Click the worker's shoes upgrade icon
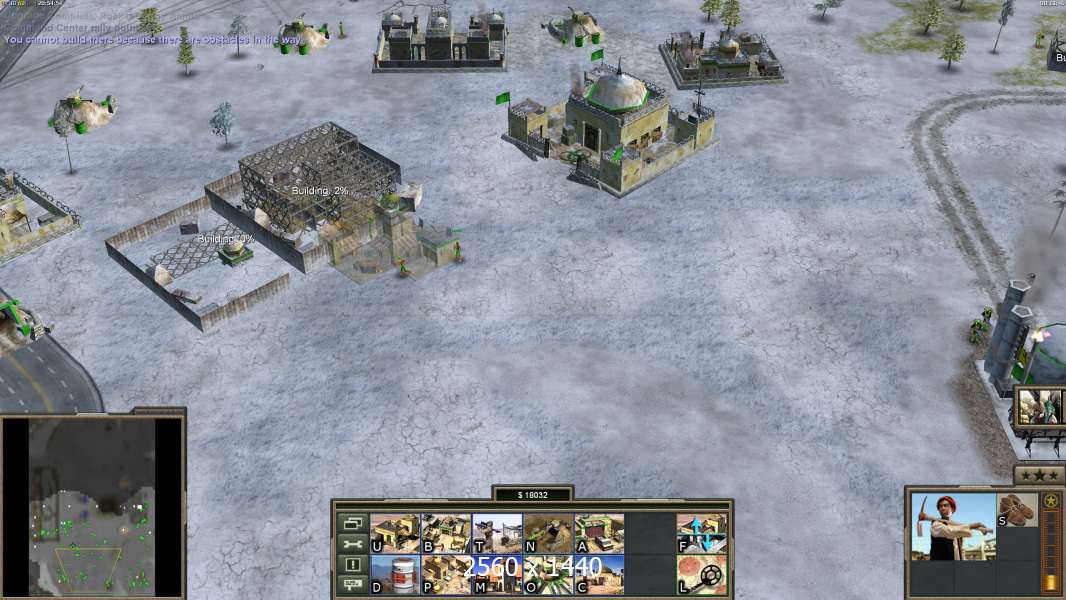This screenshot has height=600, width=1066. pos(1018,509)
